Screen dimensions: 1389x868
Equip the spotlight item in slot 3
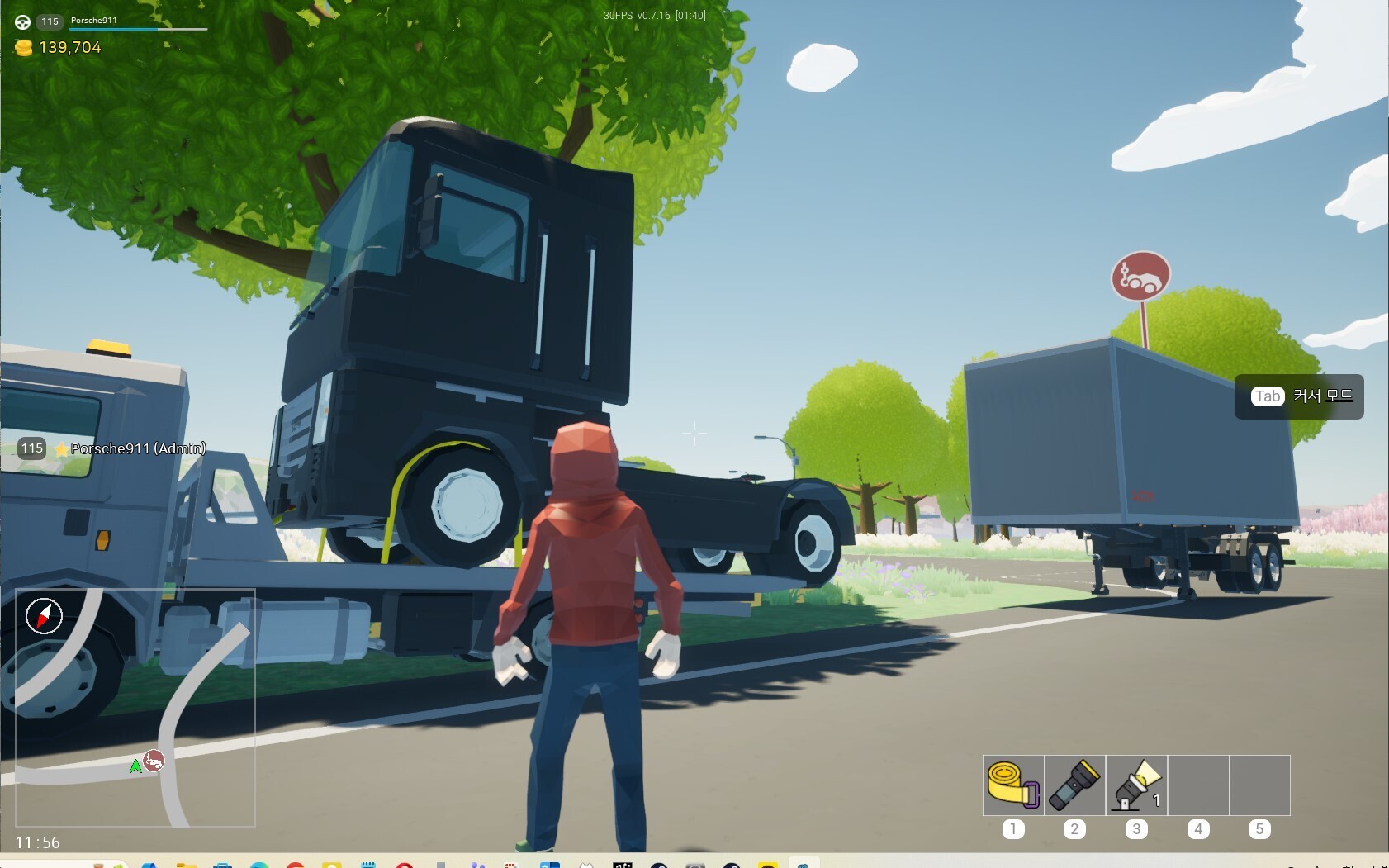[1136, 785]
